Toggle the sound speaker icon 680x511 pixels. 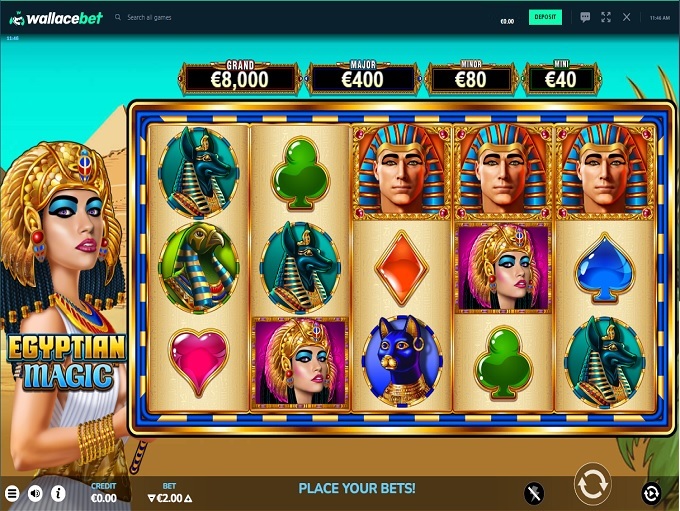click(35, 493)
